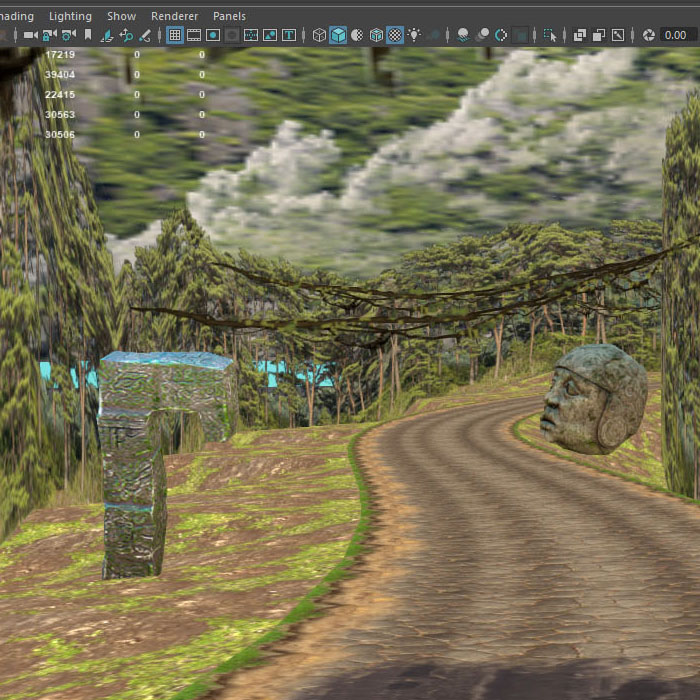Viewport: 700px width, 700px height.
Task: Toggle the viewport grid button
Action: point(175,35)
